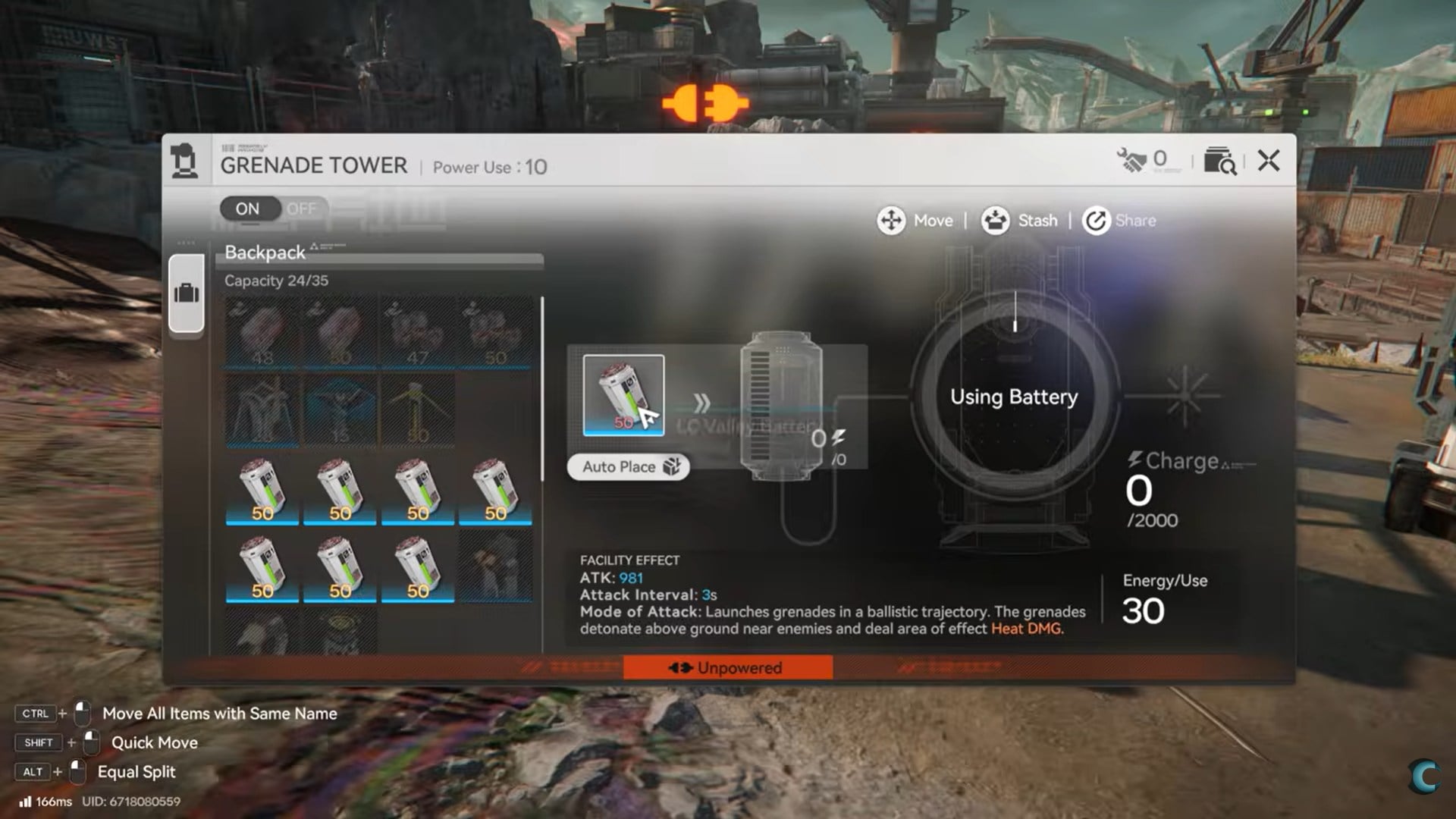Screen dimensions: 1456x819
Task: Click Auto Place button
Action: pos(629,467)
